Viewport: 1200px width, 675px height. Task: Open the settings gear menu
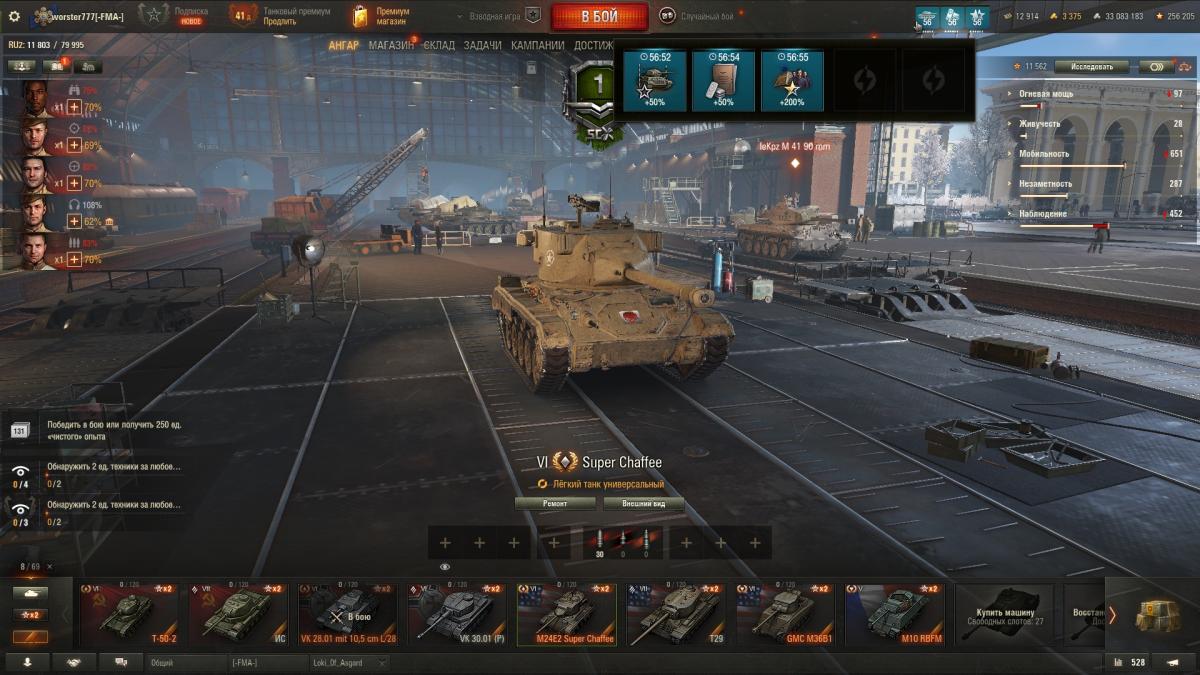tap(14, 16)
